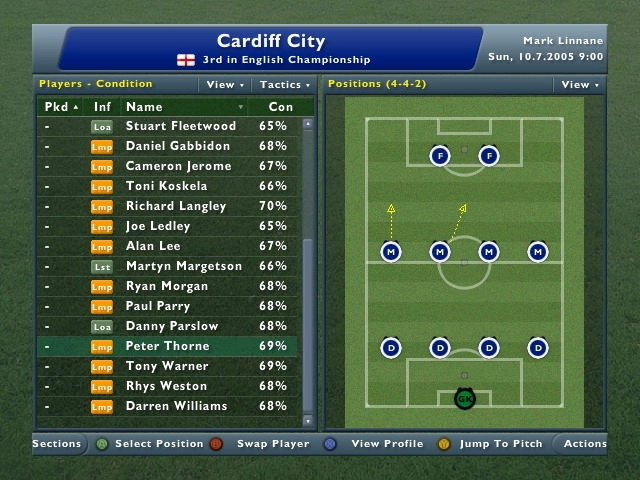Sort players by Name column

tap(185, 107)
